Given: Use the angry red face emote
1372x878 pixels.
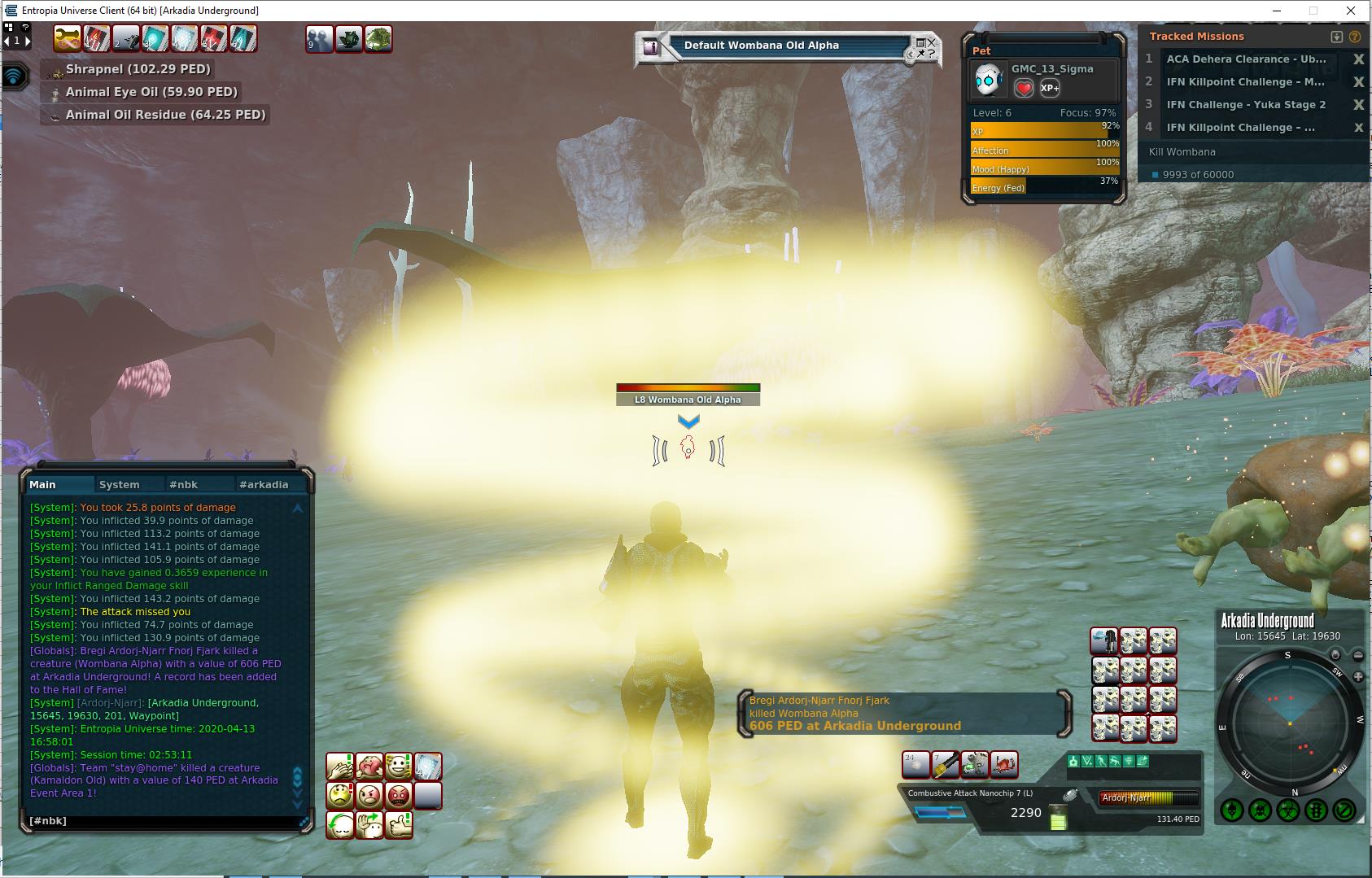Looking at the screenshot, I should pyautogui.click(x=399, y=796).
